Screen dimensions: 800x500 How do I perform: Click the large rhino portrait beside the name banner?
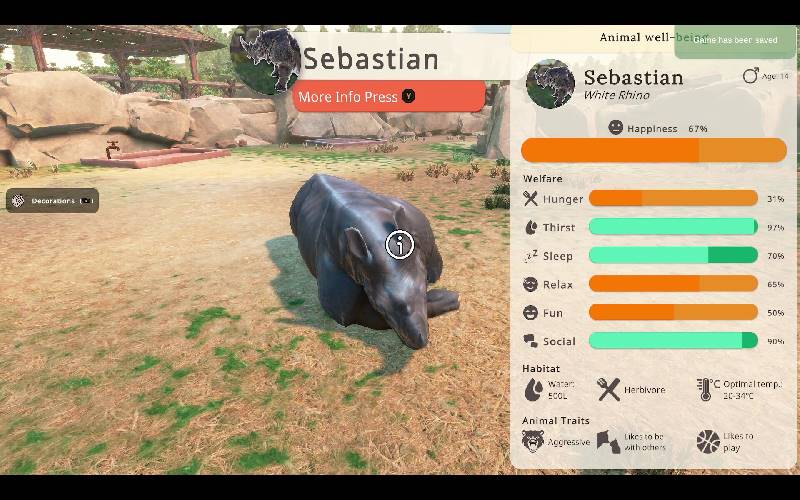pos(266,58)
